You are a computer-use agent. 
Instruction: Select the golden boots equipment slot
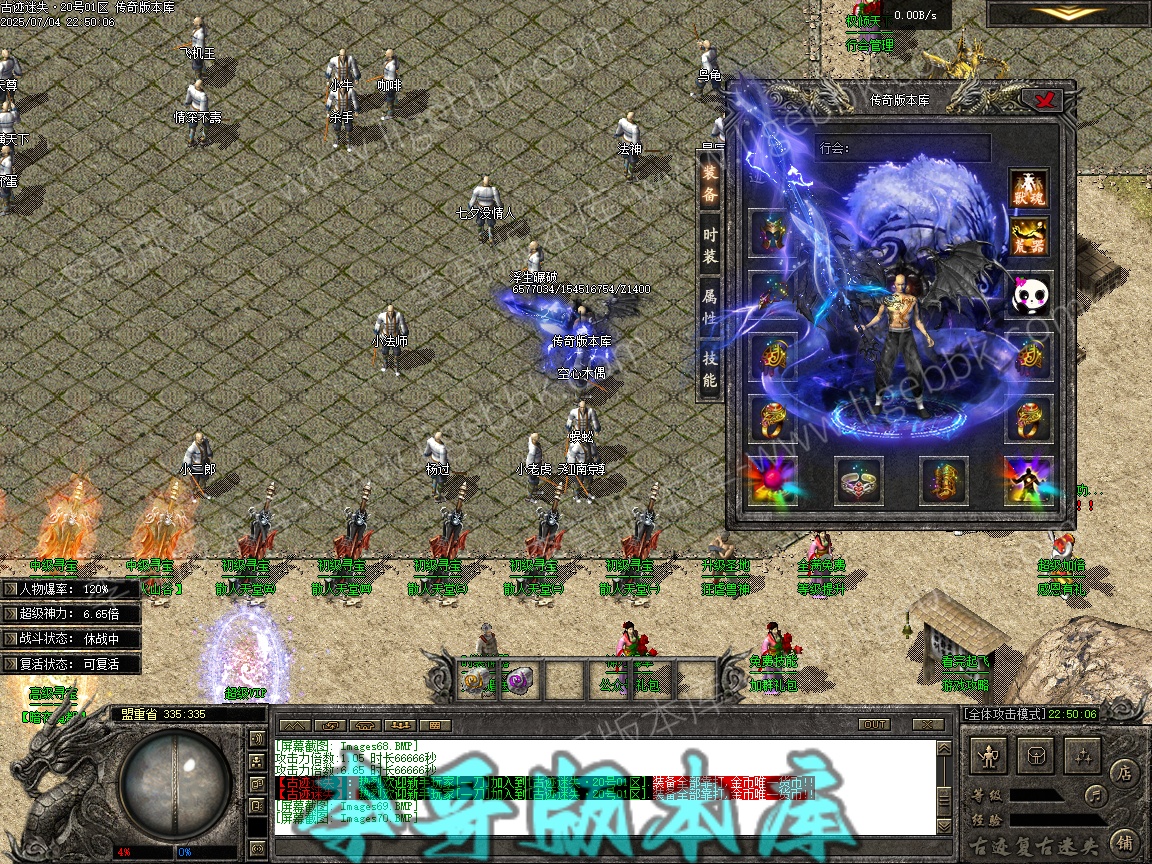(x=943, y=481)
